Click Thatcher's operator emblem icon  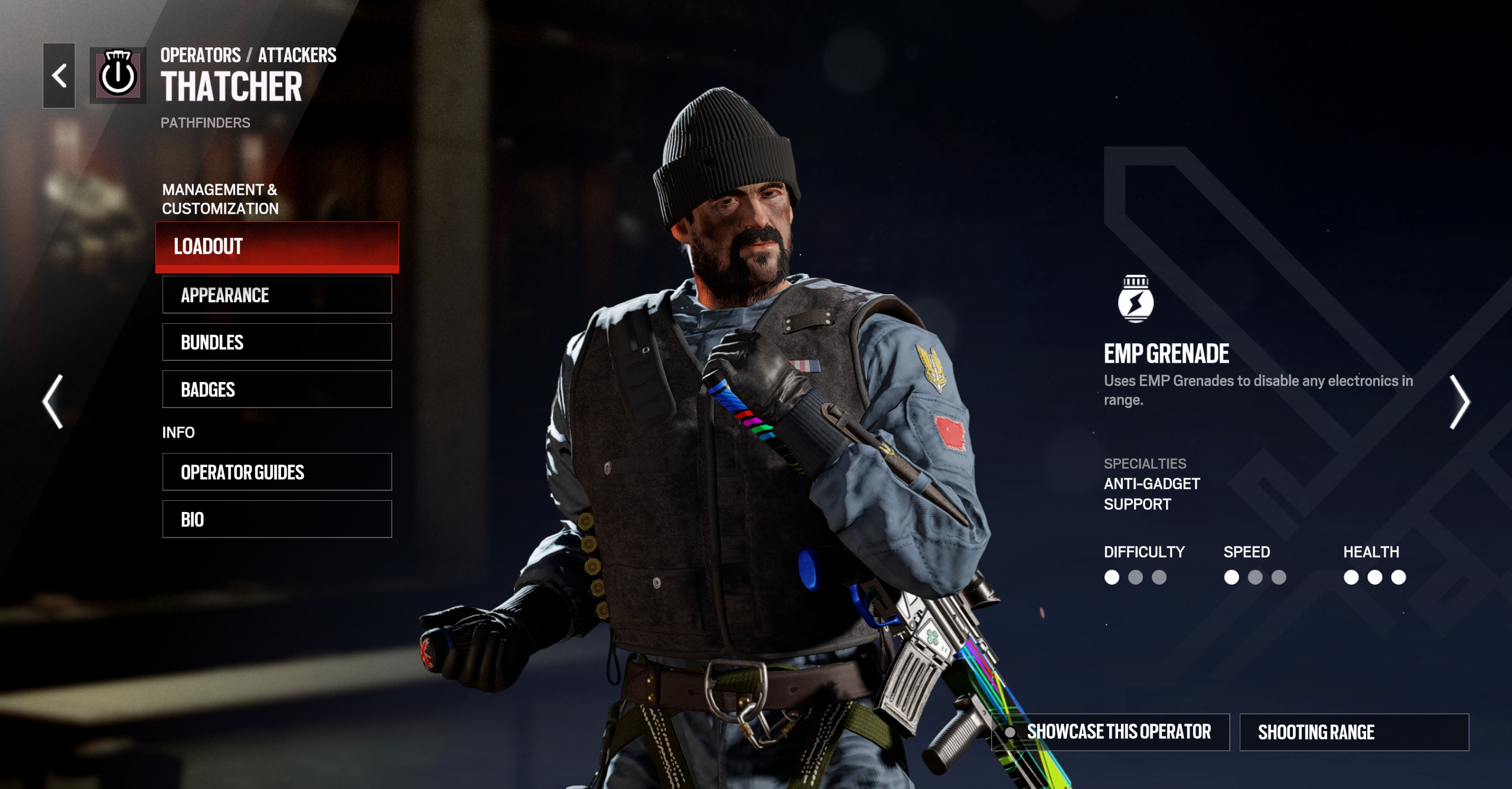coord(118,76)
